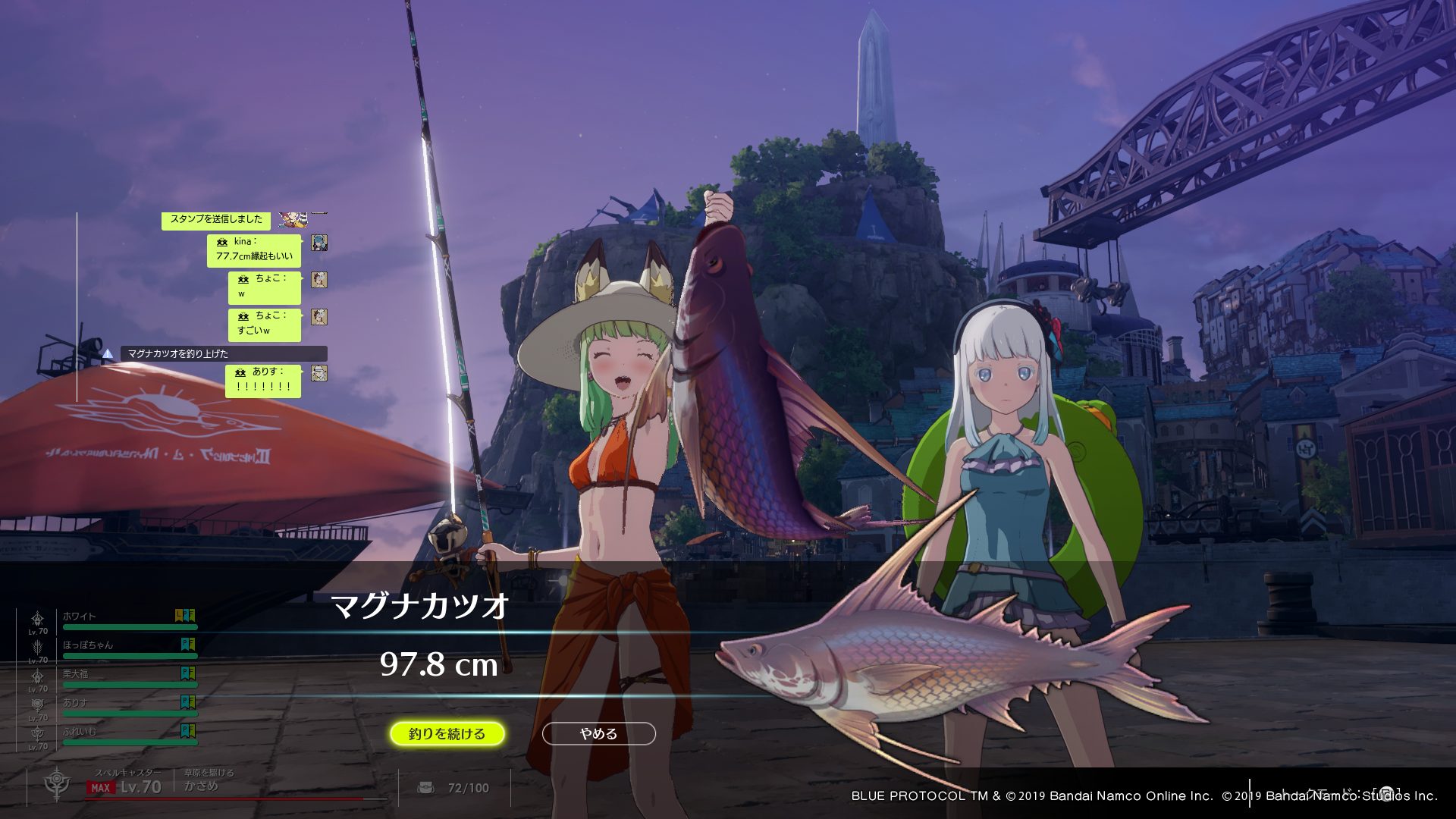Click kina's chat message about 77.7cm
The height and width of the screenshot is (819, 1456).
tap(254, 249)
